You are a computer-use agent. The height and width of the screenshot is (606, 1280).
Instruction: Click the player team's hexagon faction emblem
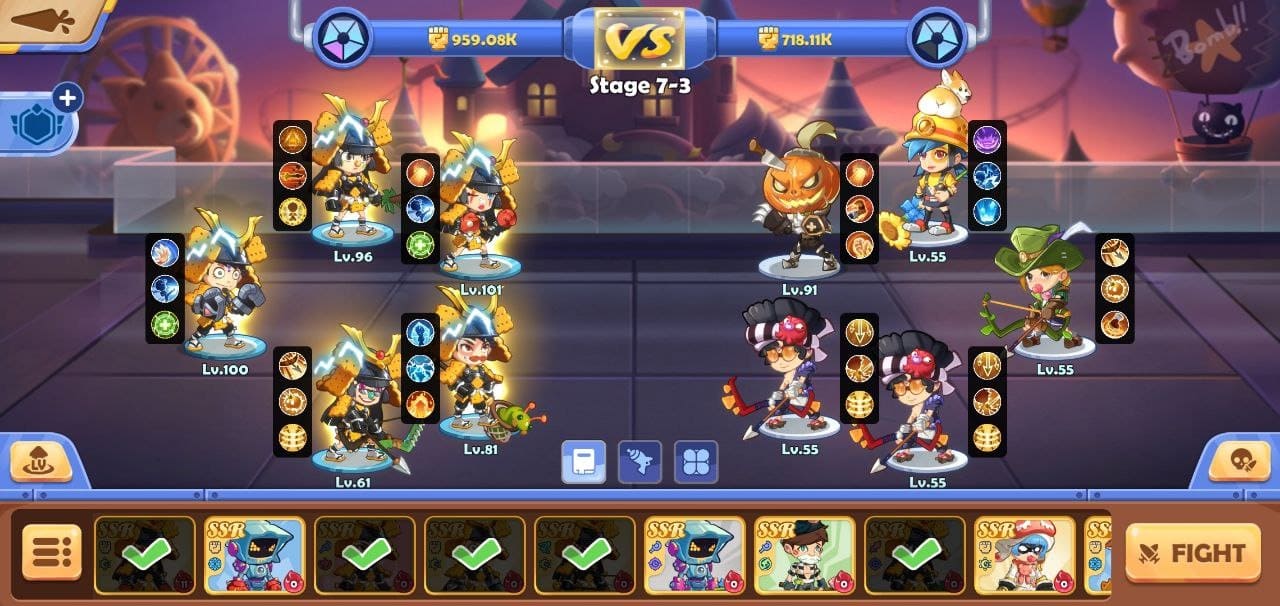click(x=343, y=38)
